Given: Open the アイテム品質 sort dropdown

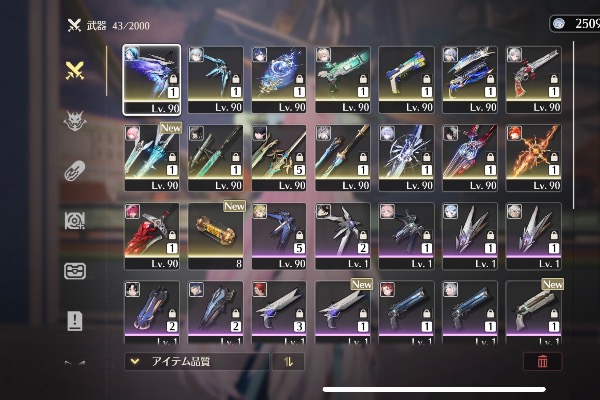Looking at the screenshot, I should coord(196,362).
